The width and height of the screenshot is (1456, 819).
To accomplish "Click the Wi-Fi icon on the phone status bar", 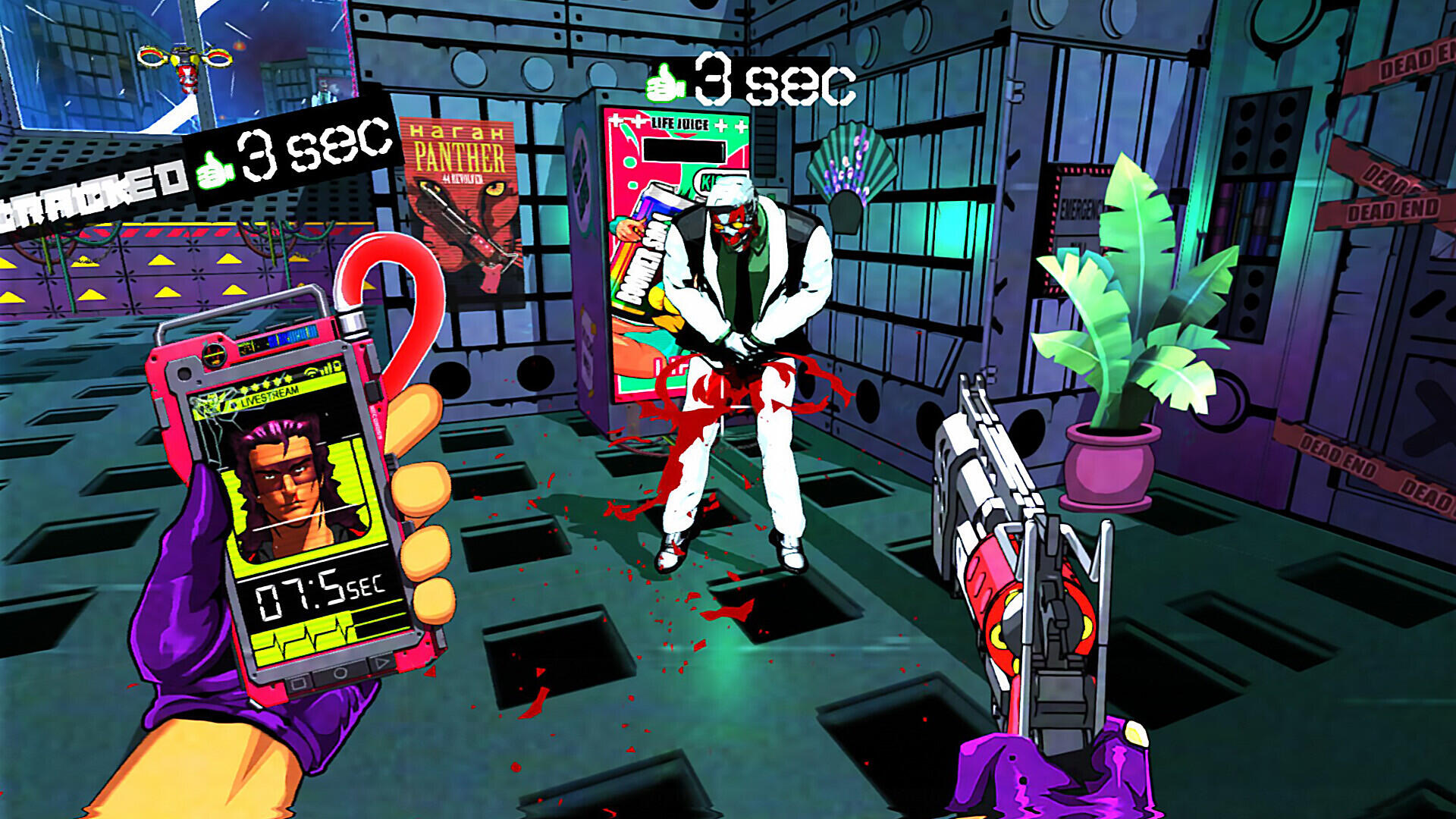I will tap(311, 372).
